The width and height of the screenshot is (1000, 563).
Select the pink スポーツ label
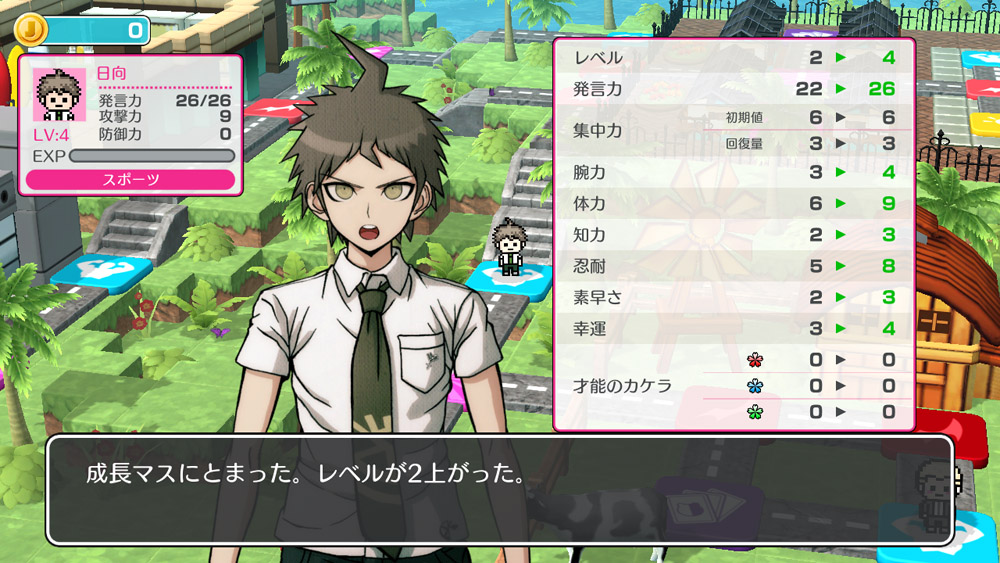click(130, 180)
